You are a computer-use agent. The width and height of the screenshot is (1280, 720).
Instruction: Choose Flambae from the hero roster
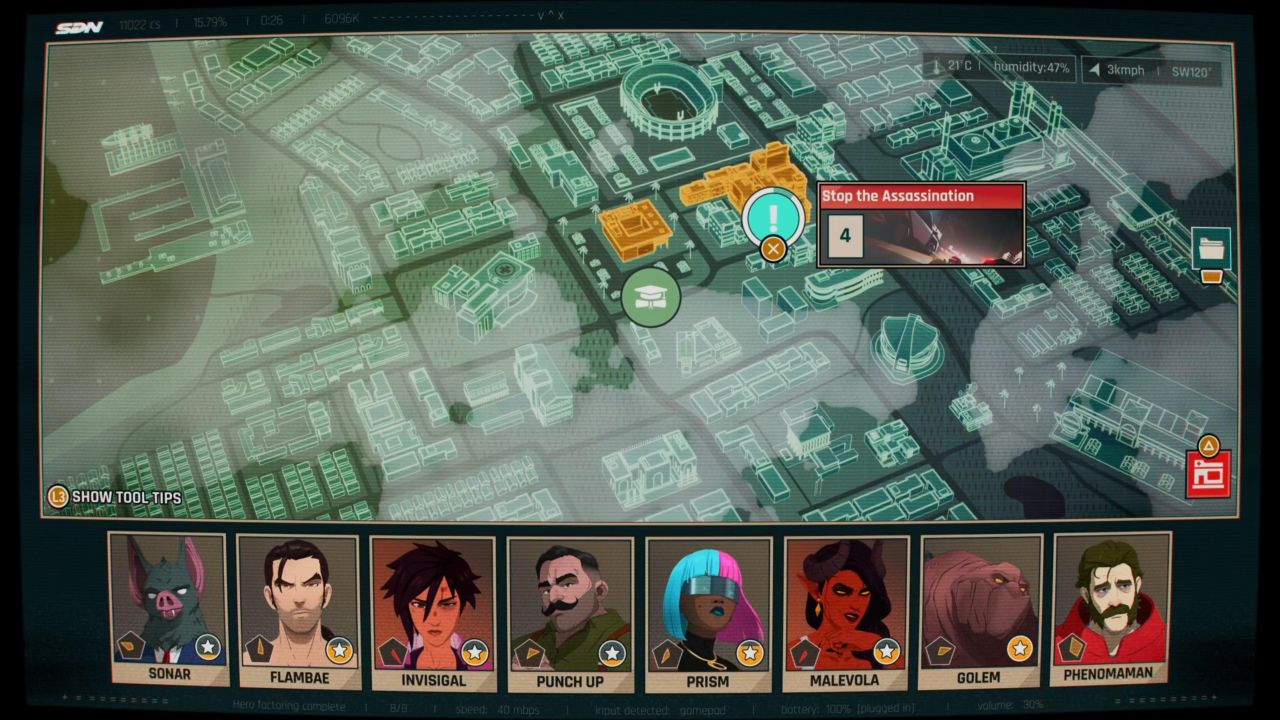click(298, 612)
